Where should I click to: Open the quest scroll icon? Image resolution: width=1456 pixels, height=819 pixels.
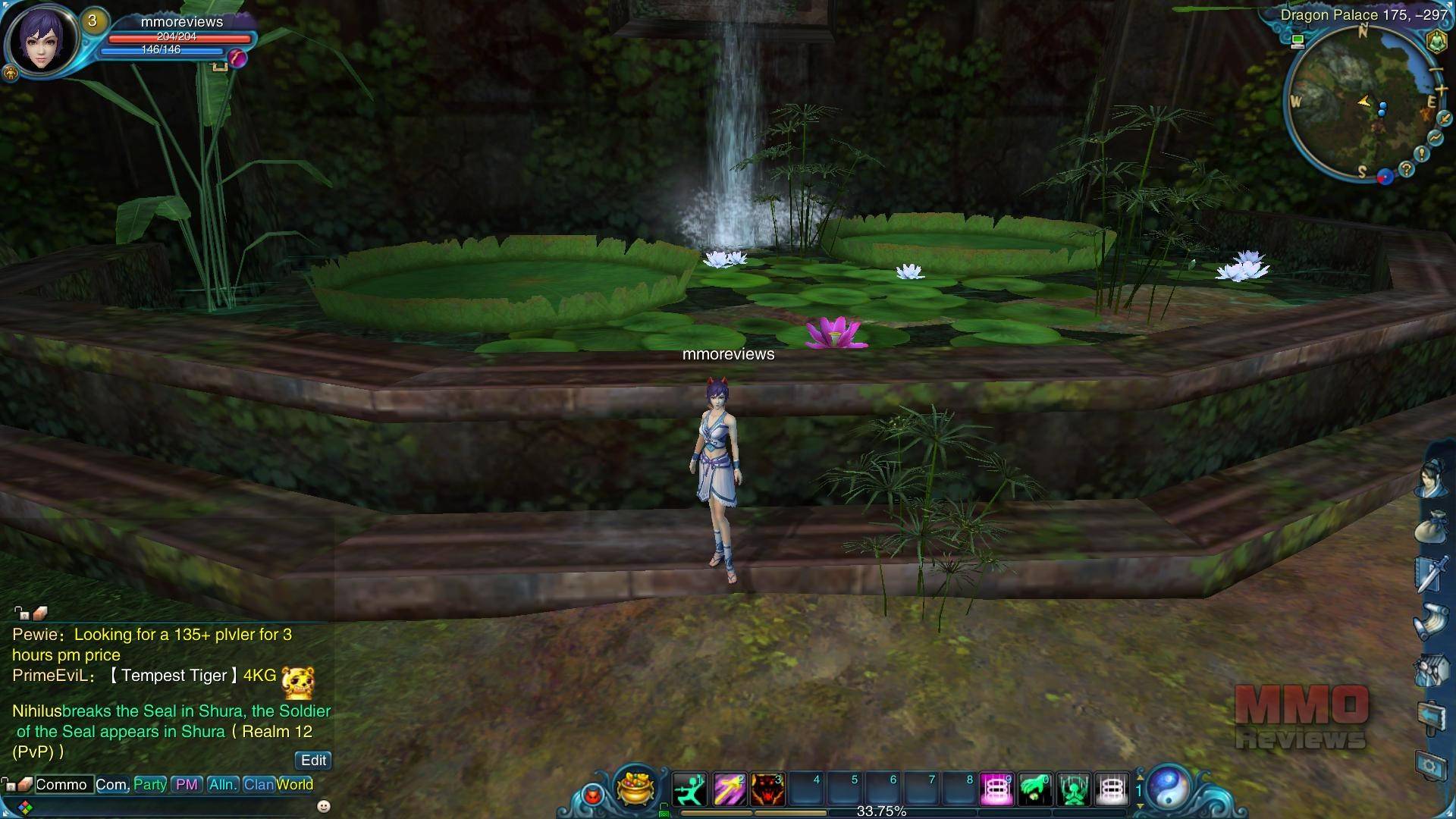coord(1432,621)
